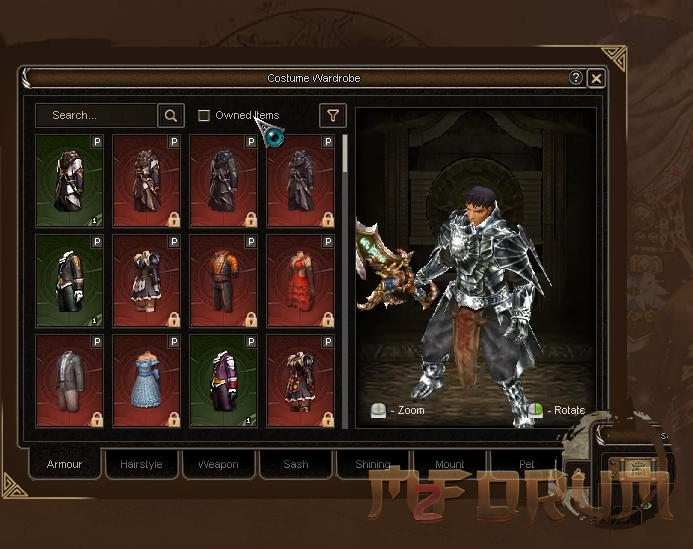Switch to the Armour tab
693x549 pixels.
tap(65, 465)
